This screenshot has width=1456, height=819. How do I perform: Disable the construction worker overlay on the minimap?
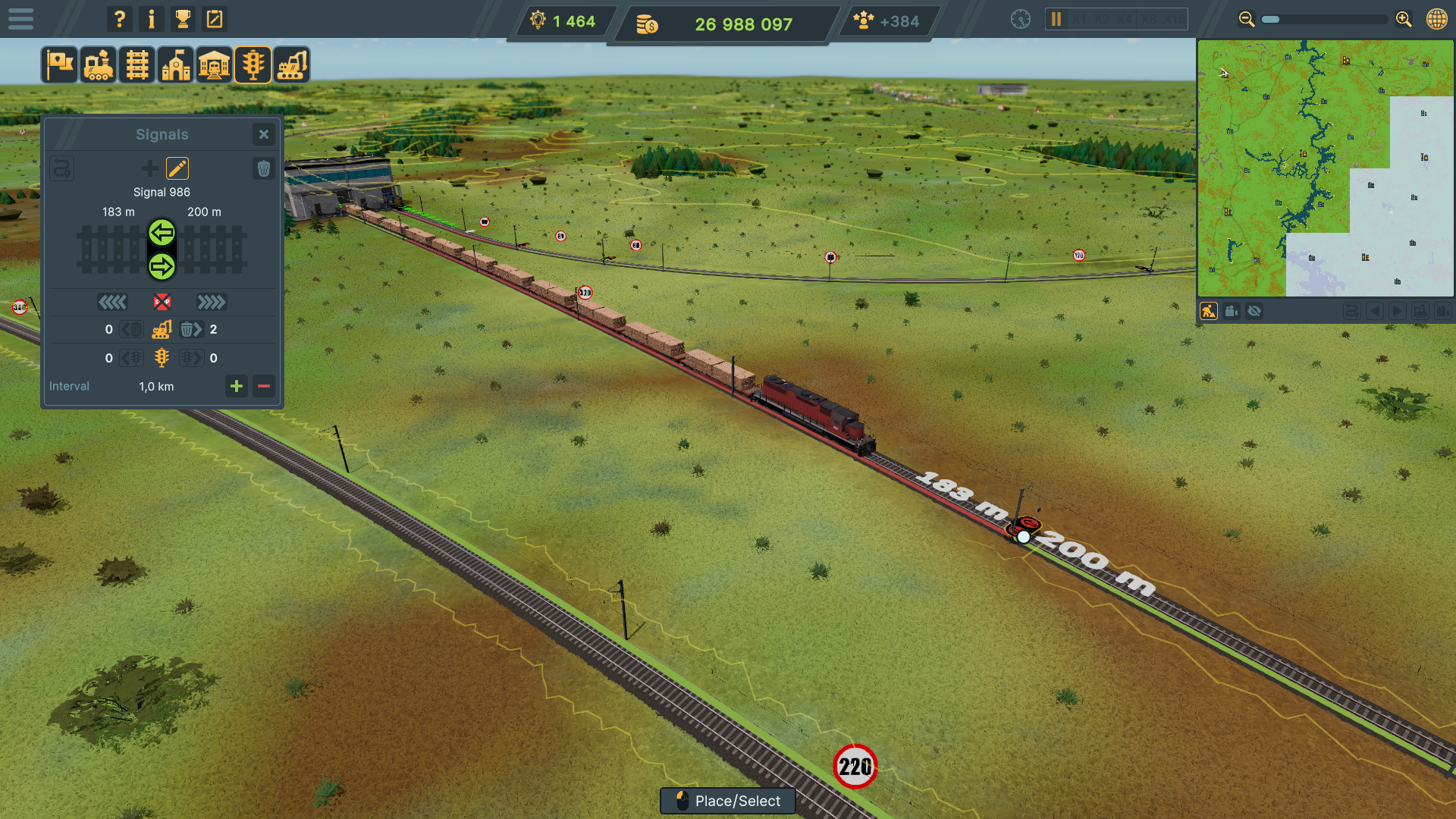pyautogui.click(x=1209, y=310)
